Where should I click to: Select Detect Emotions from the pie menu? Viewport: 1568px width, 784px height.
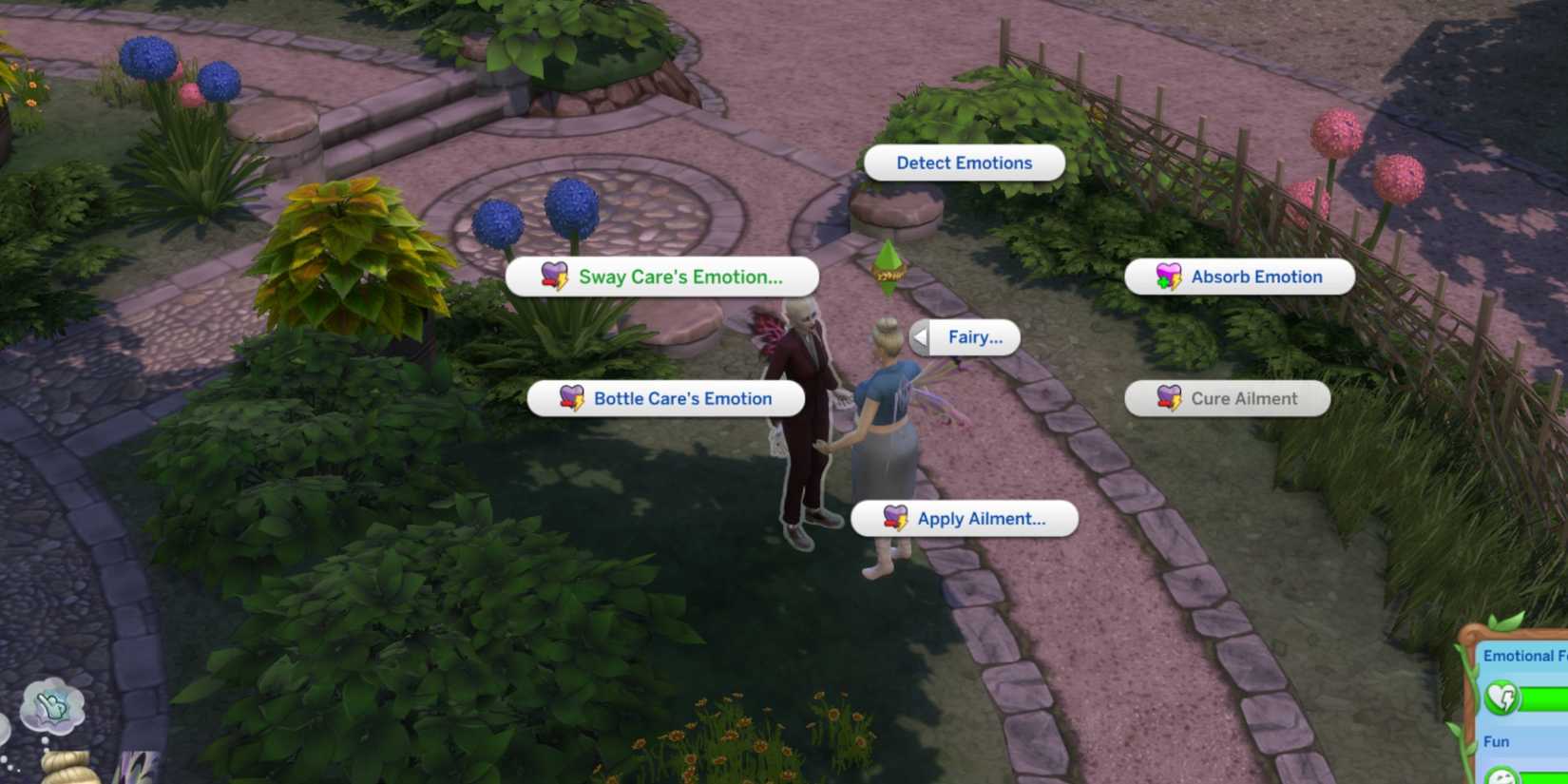pyautogui.click(x=964, y=163)
